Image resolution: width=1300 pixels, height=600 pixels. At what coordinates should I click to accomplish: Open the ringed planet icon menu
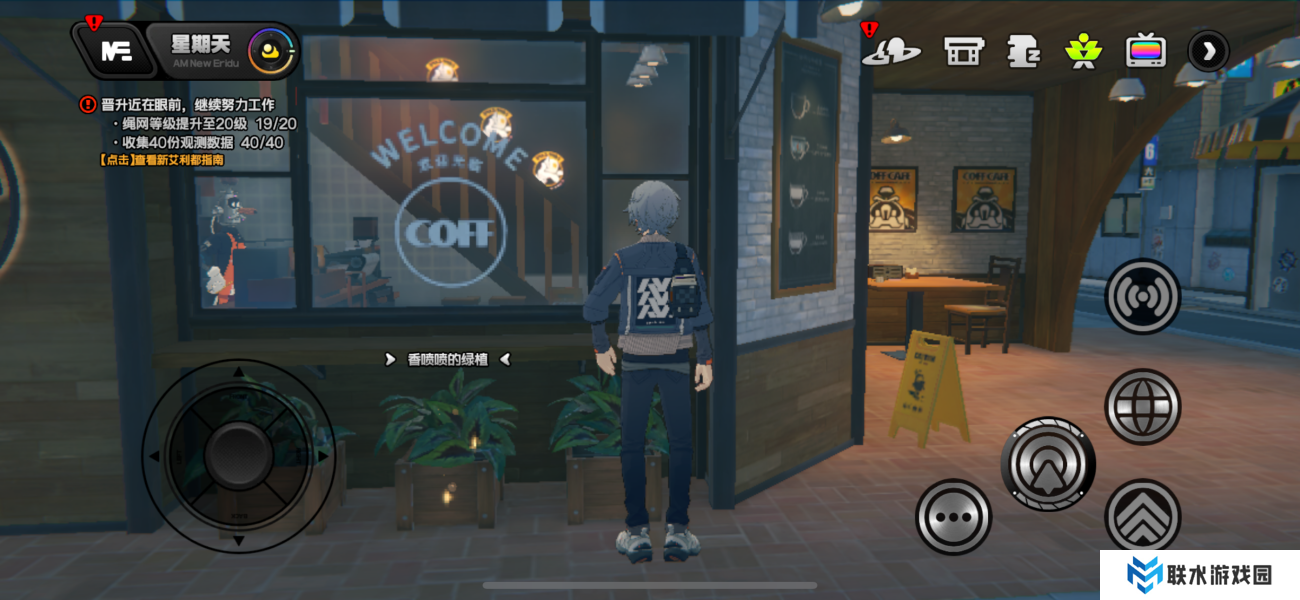[x=890, y=51]
